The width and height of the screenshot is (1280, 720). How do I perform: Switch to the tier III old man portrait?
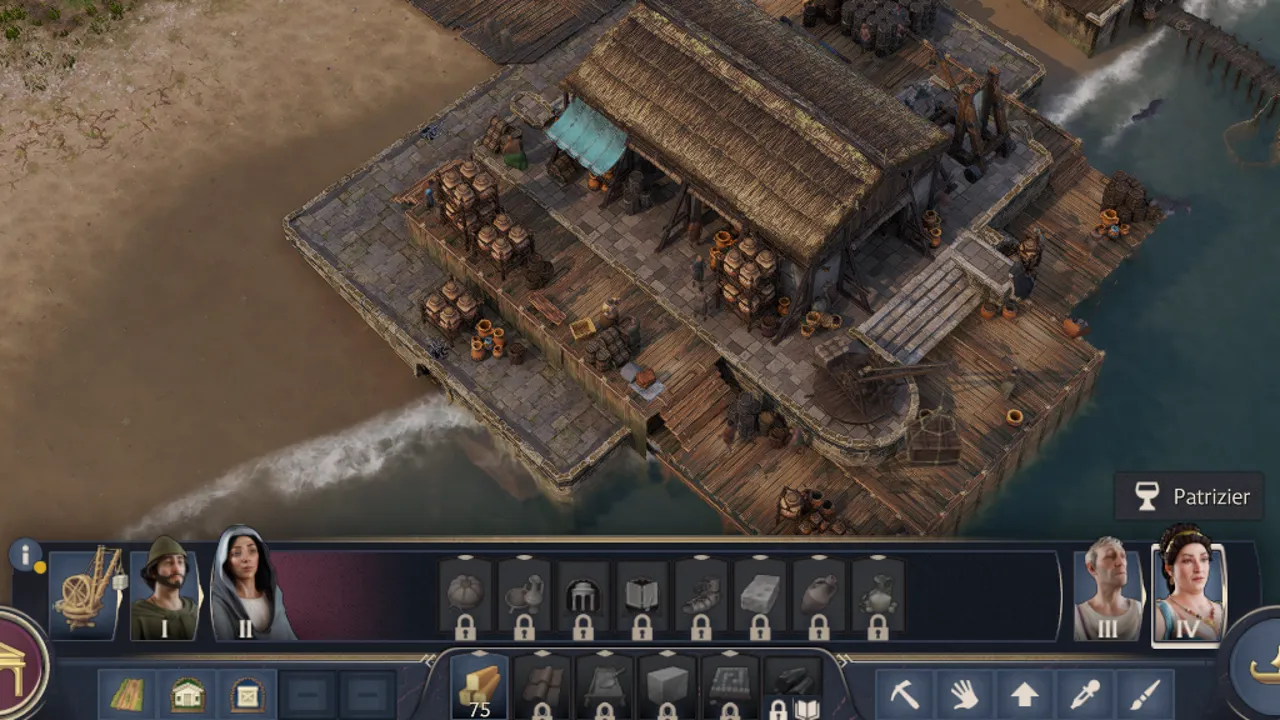(x=1108, y=591)
